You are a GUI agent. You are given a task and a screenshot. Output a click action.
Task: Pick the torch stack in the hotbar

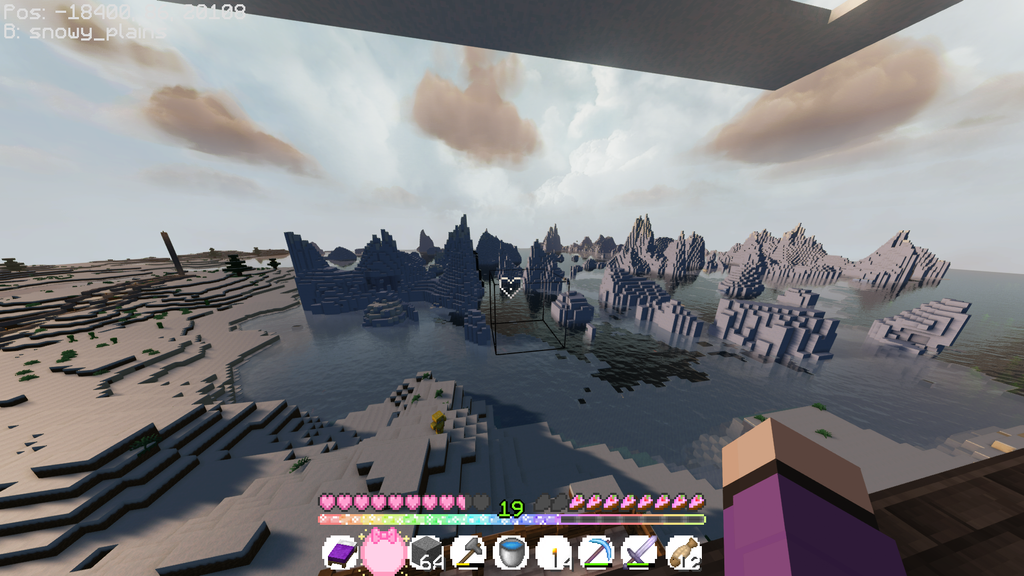[553, 553]
